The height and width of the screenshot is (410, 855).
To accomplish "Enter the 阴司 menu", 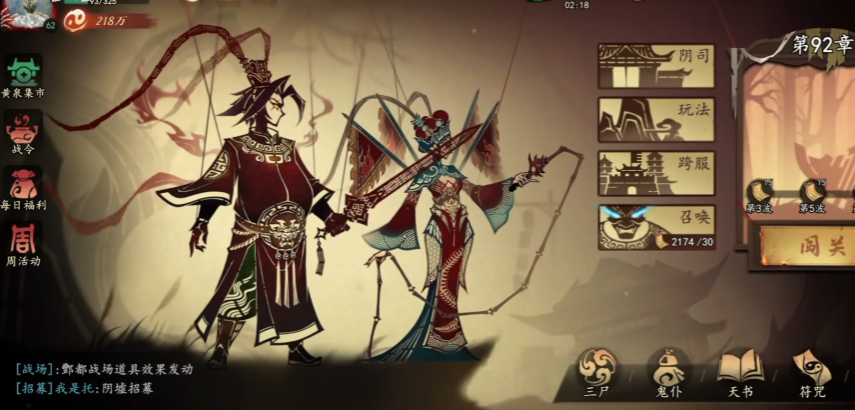I will pos(656,65).
